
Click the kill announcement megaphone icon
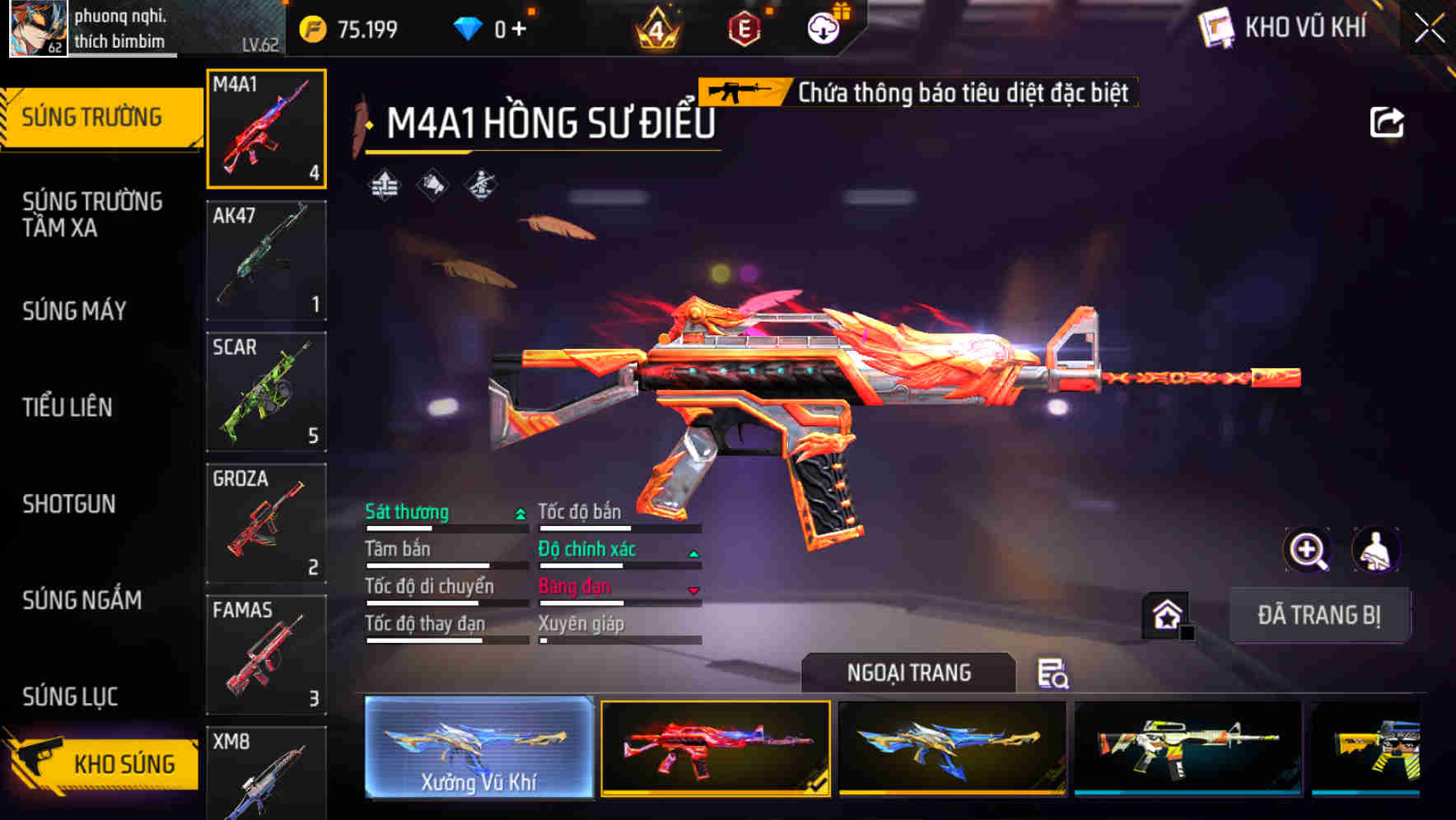pyautogui.click(x=432, y=185)
